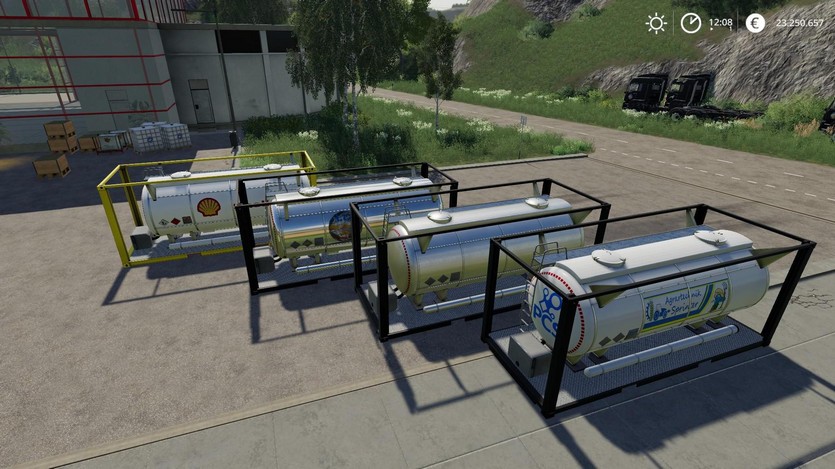
Task: Select the clock icon beside the time
Action: (x=691, y=23)
